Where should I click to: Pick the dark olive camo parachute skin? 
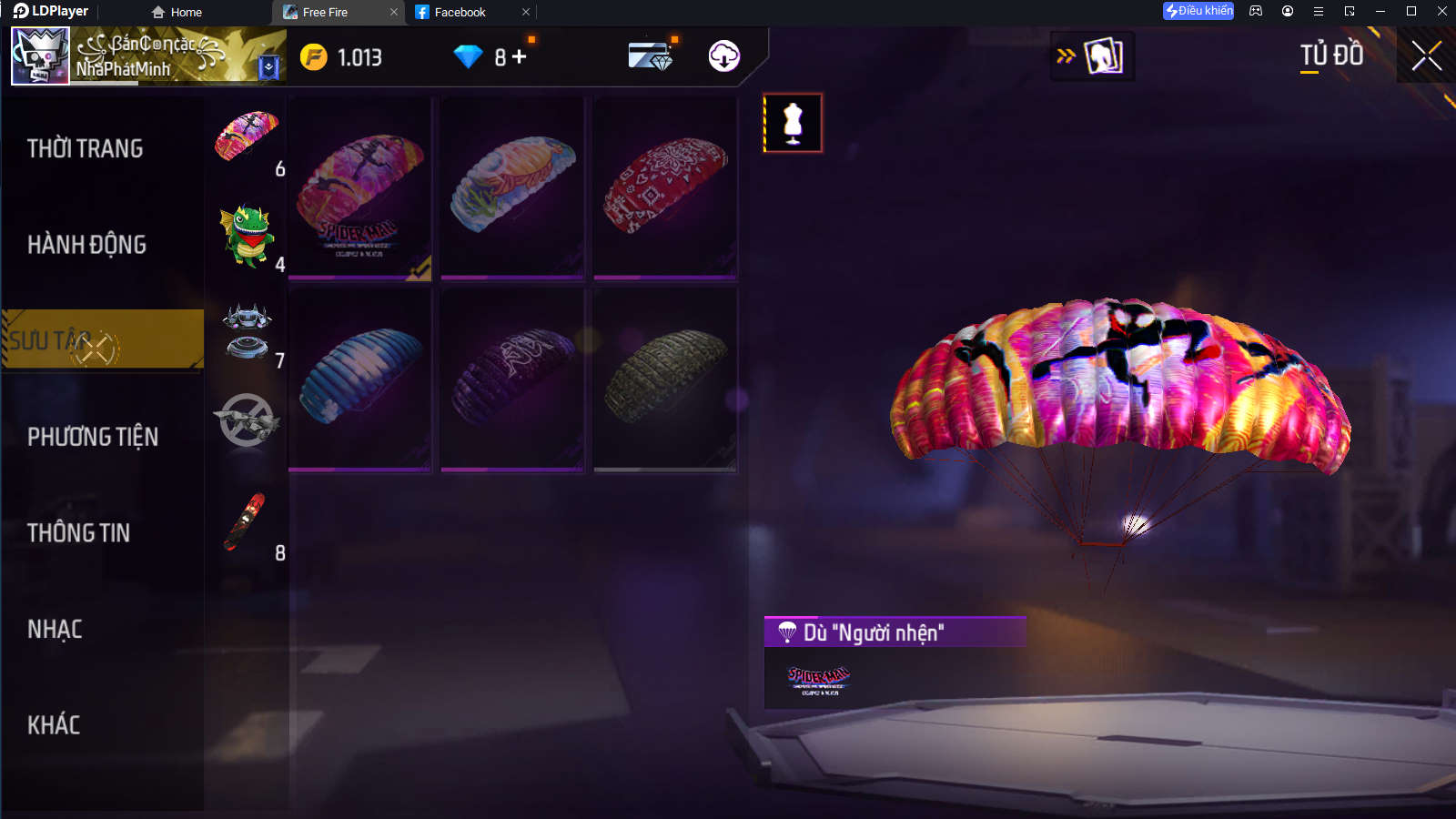point(665,379)
